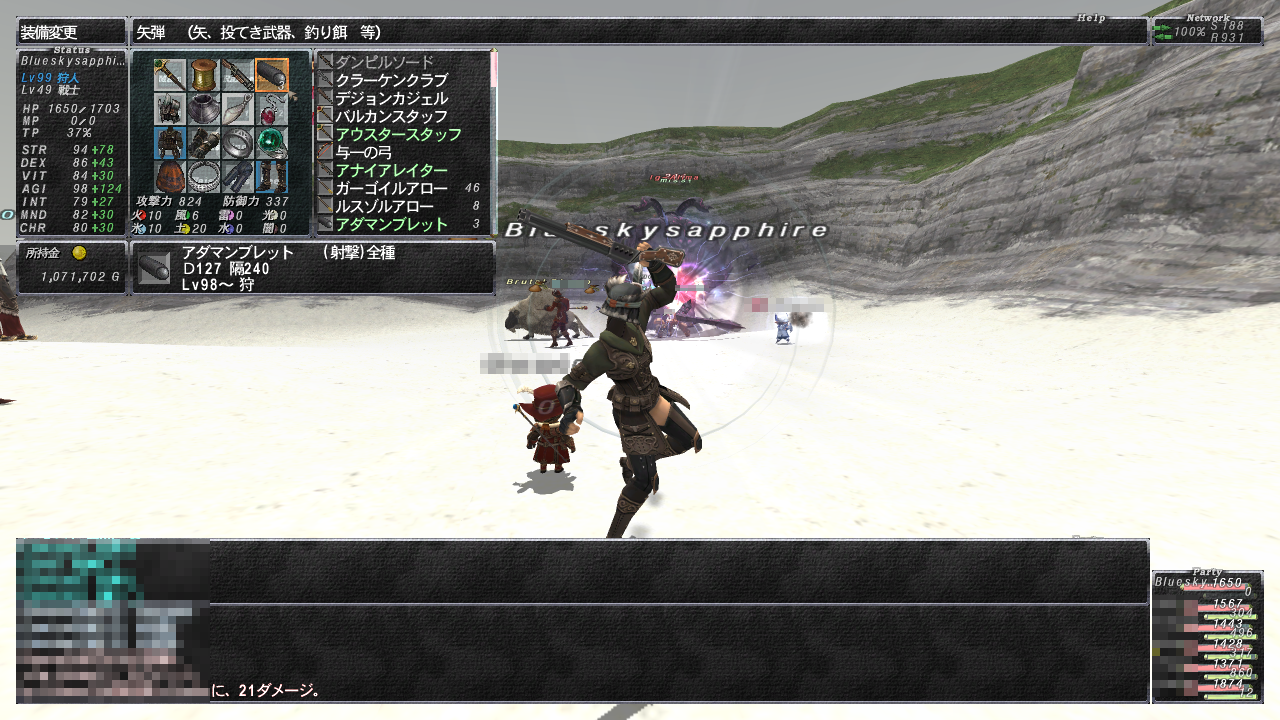This screenshot has height=720, width=1280.
Task: Select the デジョンカジェル list entry
Action: click(x=391, y=98)
